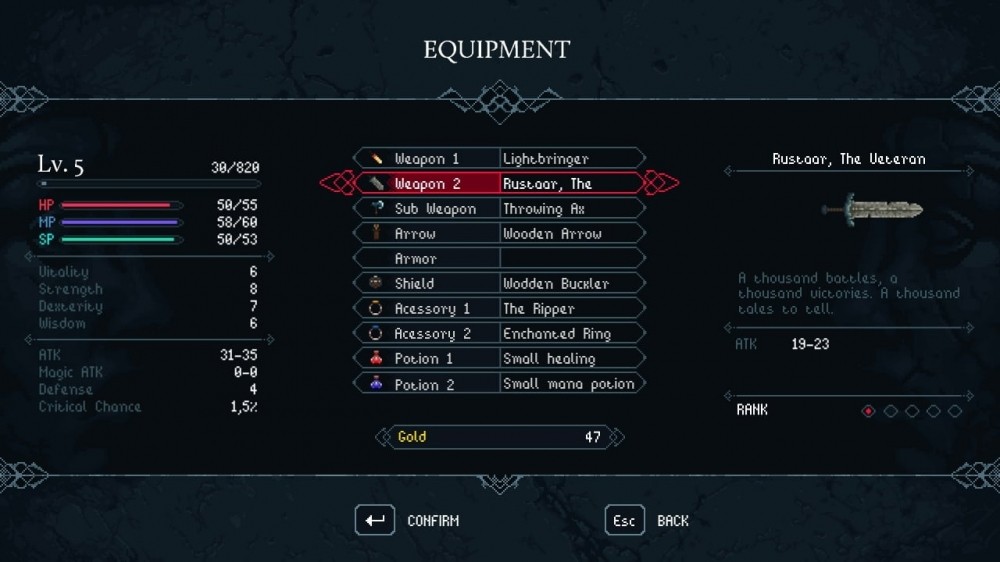Select Potion 2 Small mana potion
The image size is (1000, 562).
point(499,383)
